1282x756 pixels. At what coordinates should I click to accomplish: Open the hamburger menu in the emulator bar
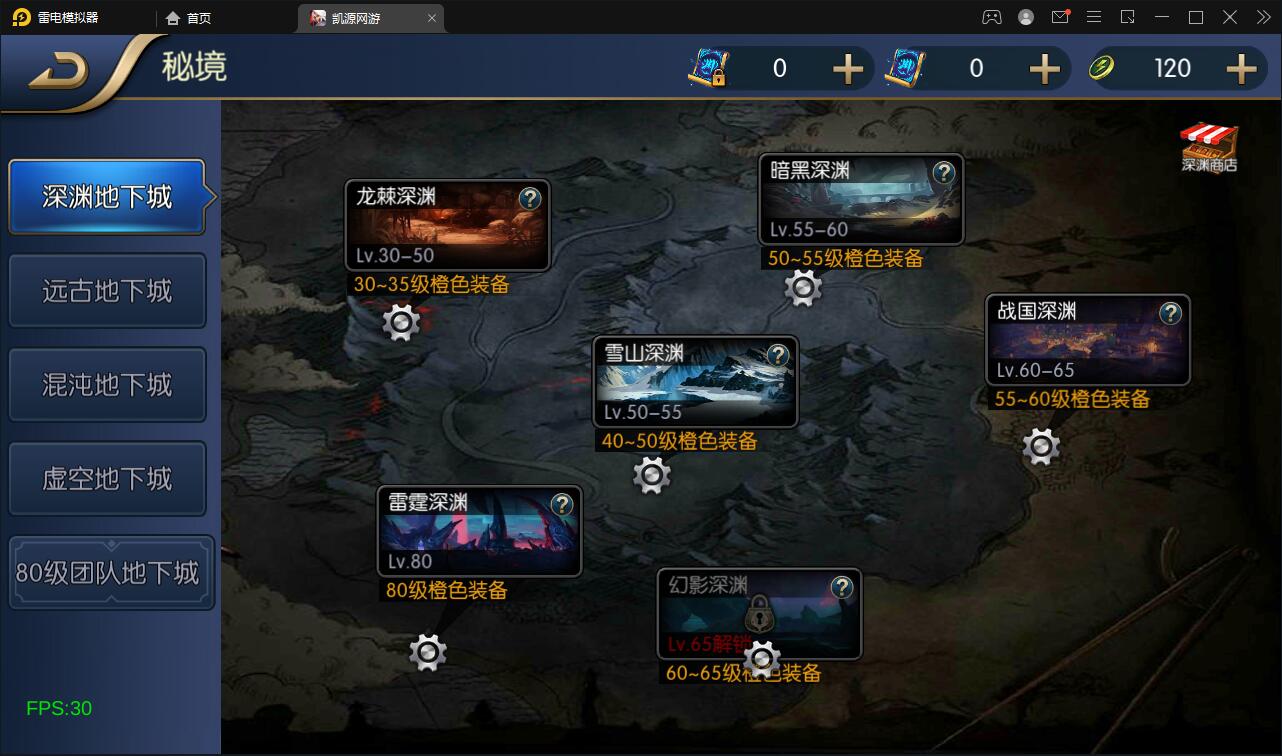(1094, 16)
